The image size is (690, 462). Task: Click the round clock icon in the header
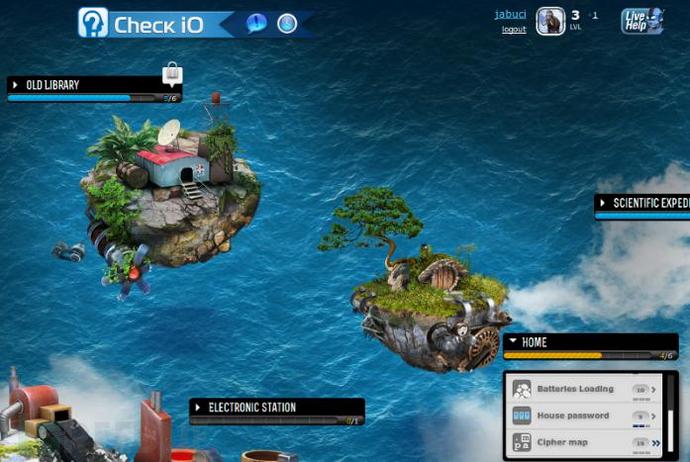coord(287,23)
